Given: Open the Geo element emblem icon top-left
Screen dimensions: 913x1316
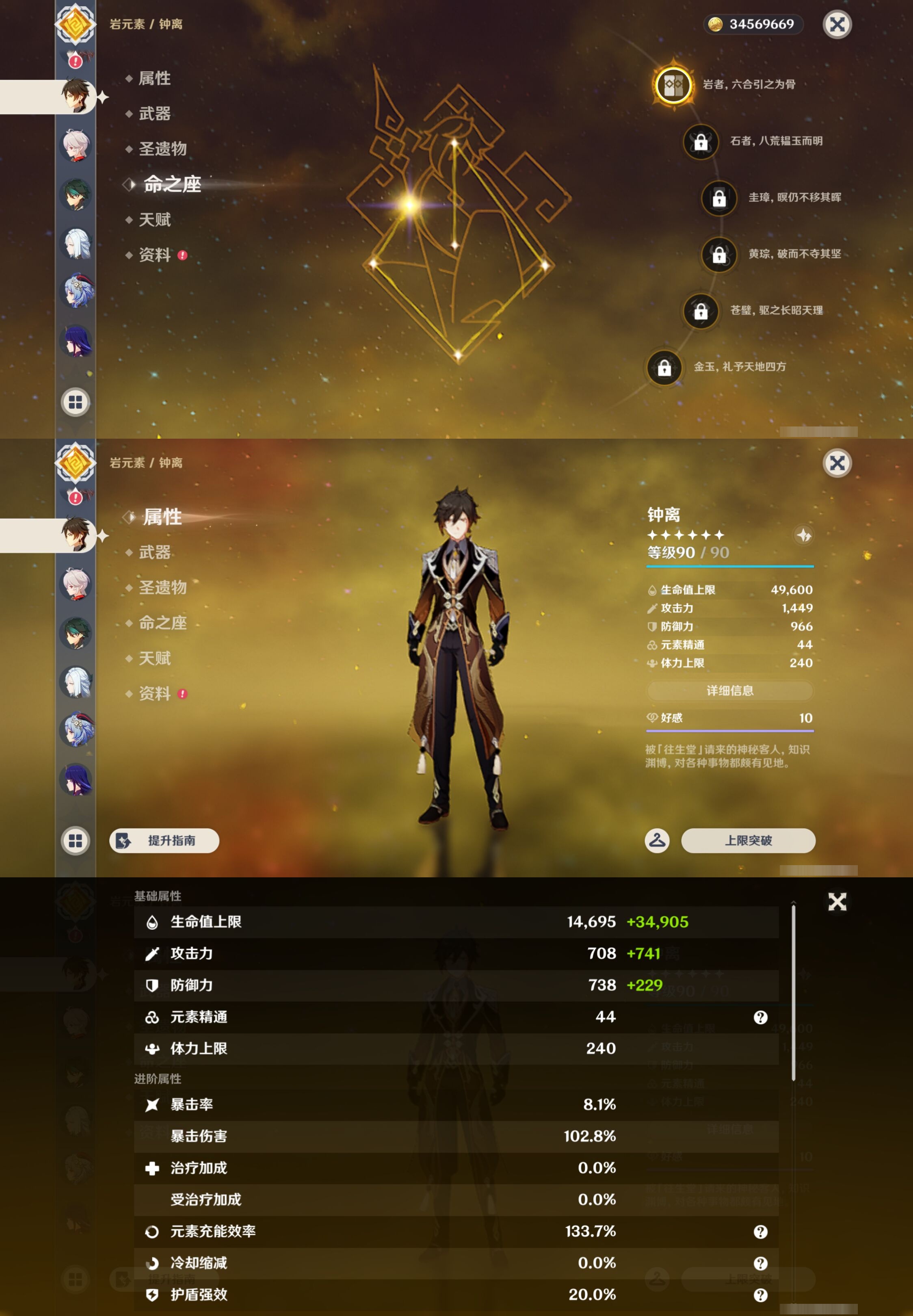Looking at the screenshot, I should coord(76,25).
